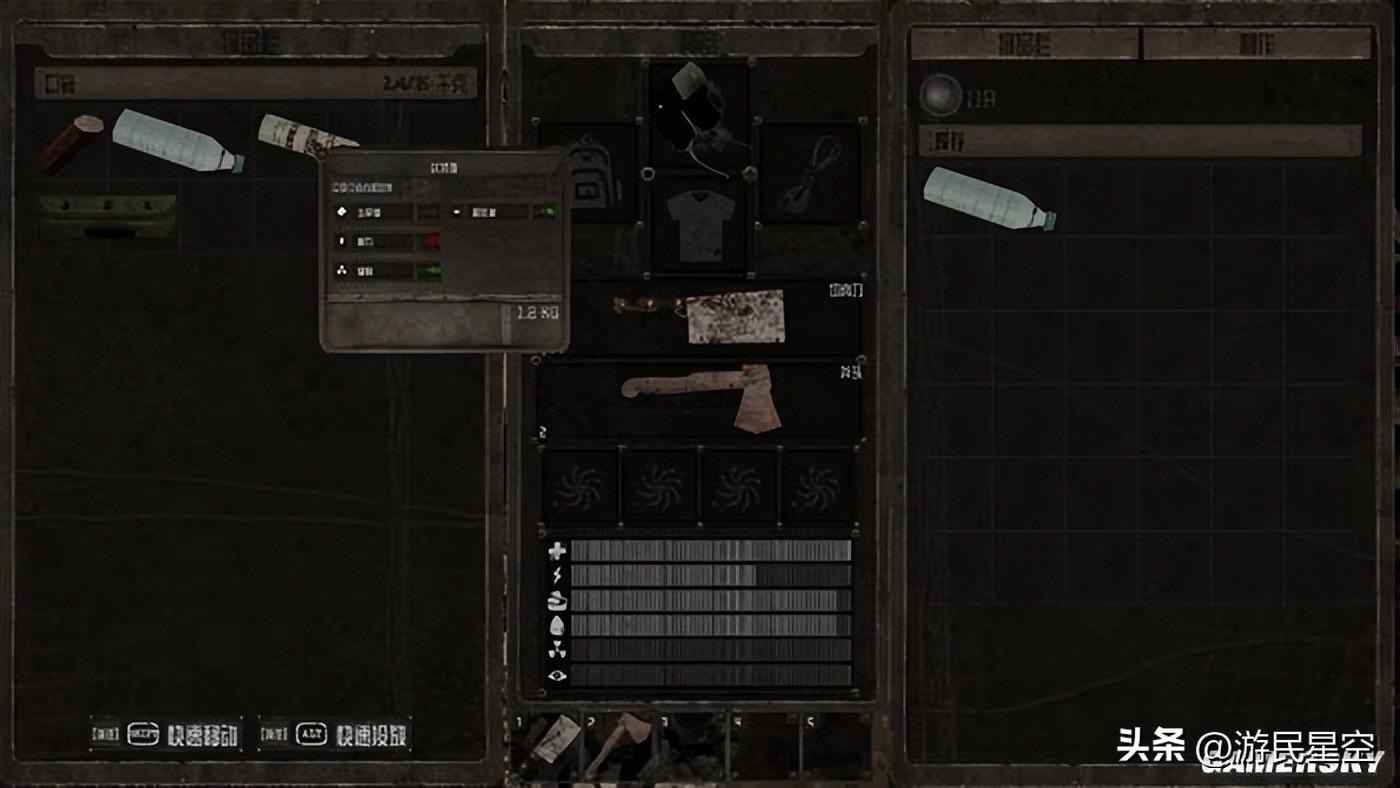Take the water bottle from the storage container

[x=989, y=198]
